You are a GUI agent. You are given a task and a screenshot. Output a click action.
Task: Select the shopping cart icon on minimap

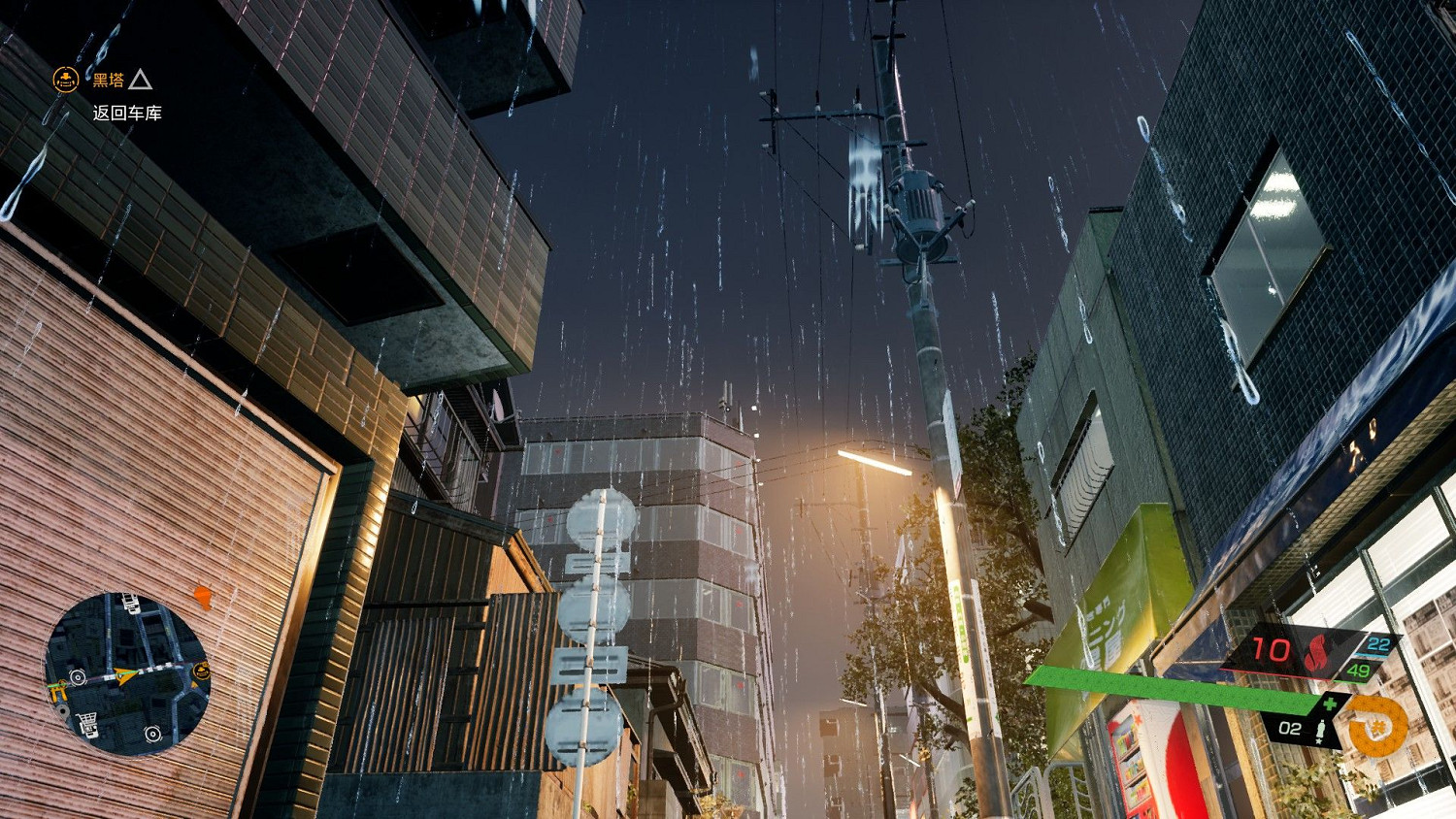pos(87,721)
